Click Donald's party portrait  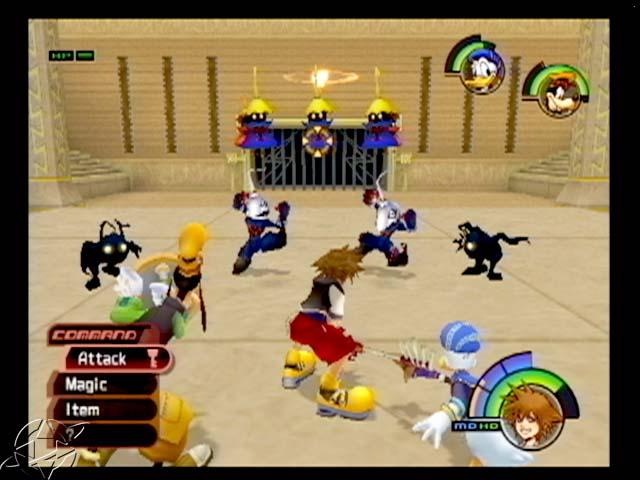(x=481, y=72)
